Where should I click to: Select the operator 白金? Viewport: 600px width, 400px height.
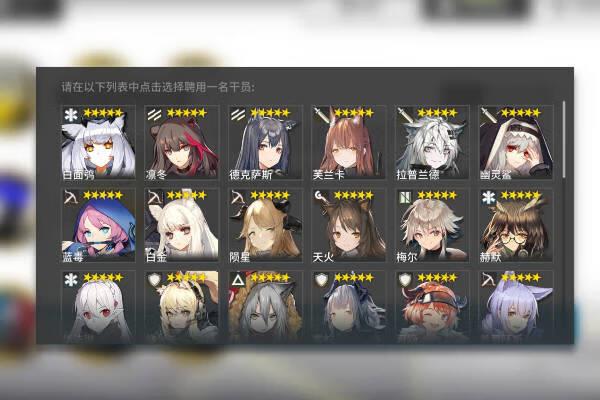[x=181, y=226]
